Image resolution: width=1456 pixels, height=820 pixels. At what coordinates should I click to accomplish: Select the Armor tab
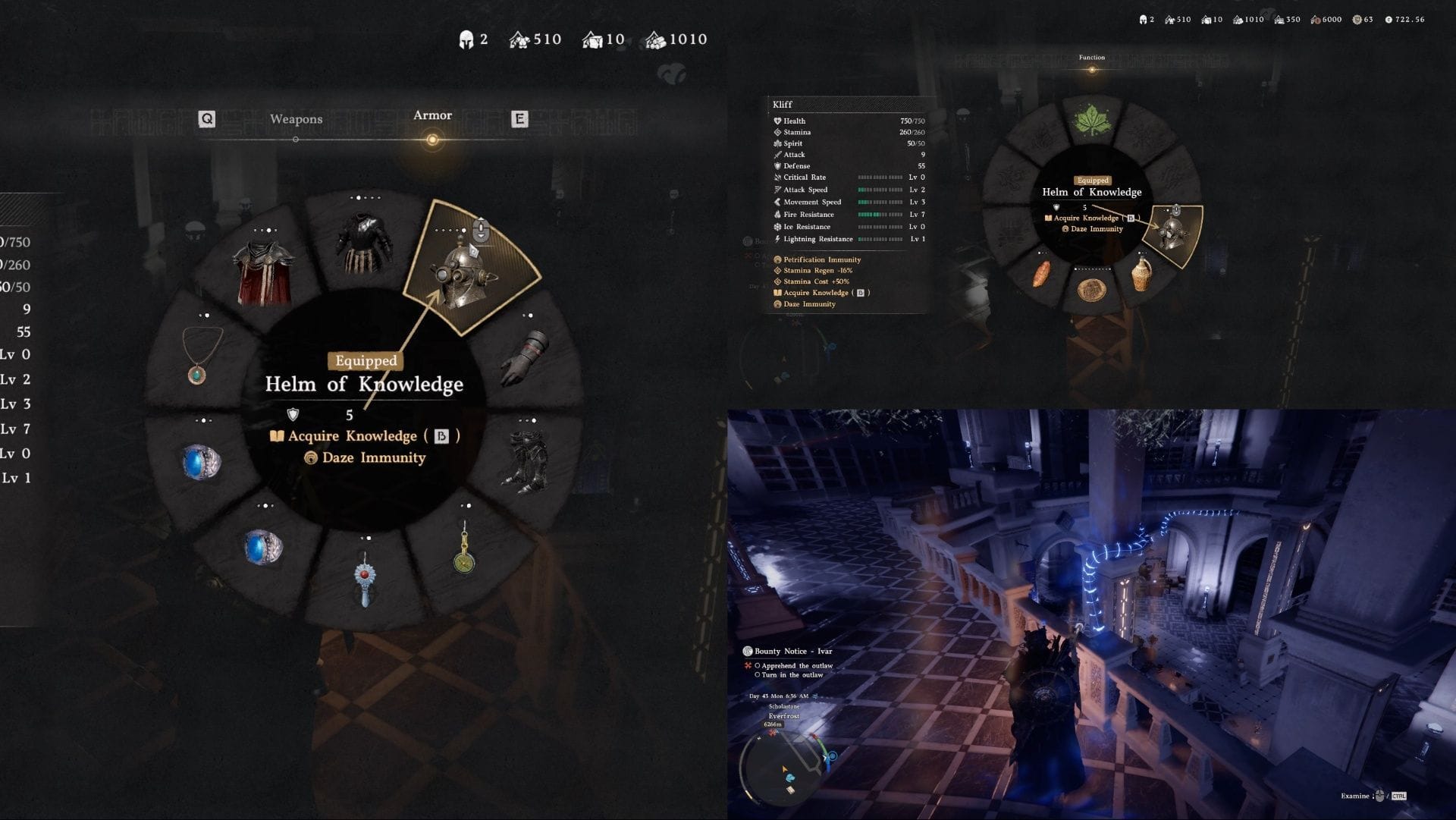[x=432, y=116]
